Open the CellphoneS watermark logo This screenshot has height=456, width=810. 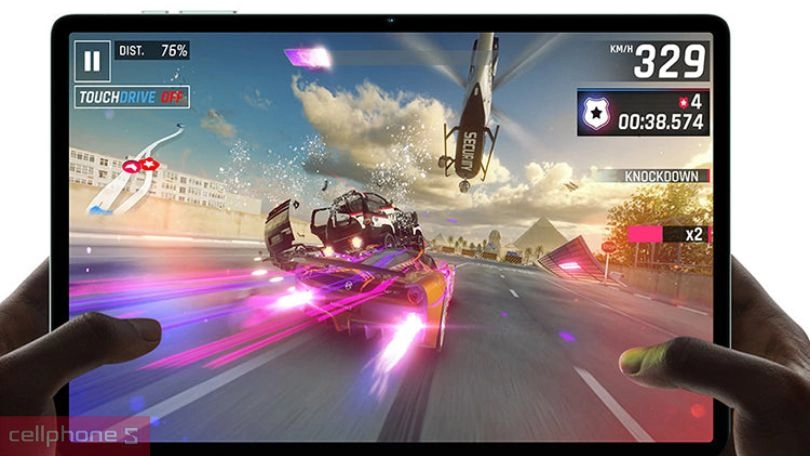point(75,437)
